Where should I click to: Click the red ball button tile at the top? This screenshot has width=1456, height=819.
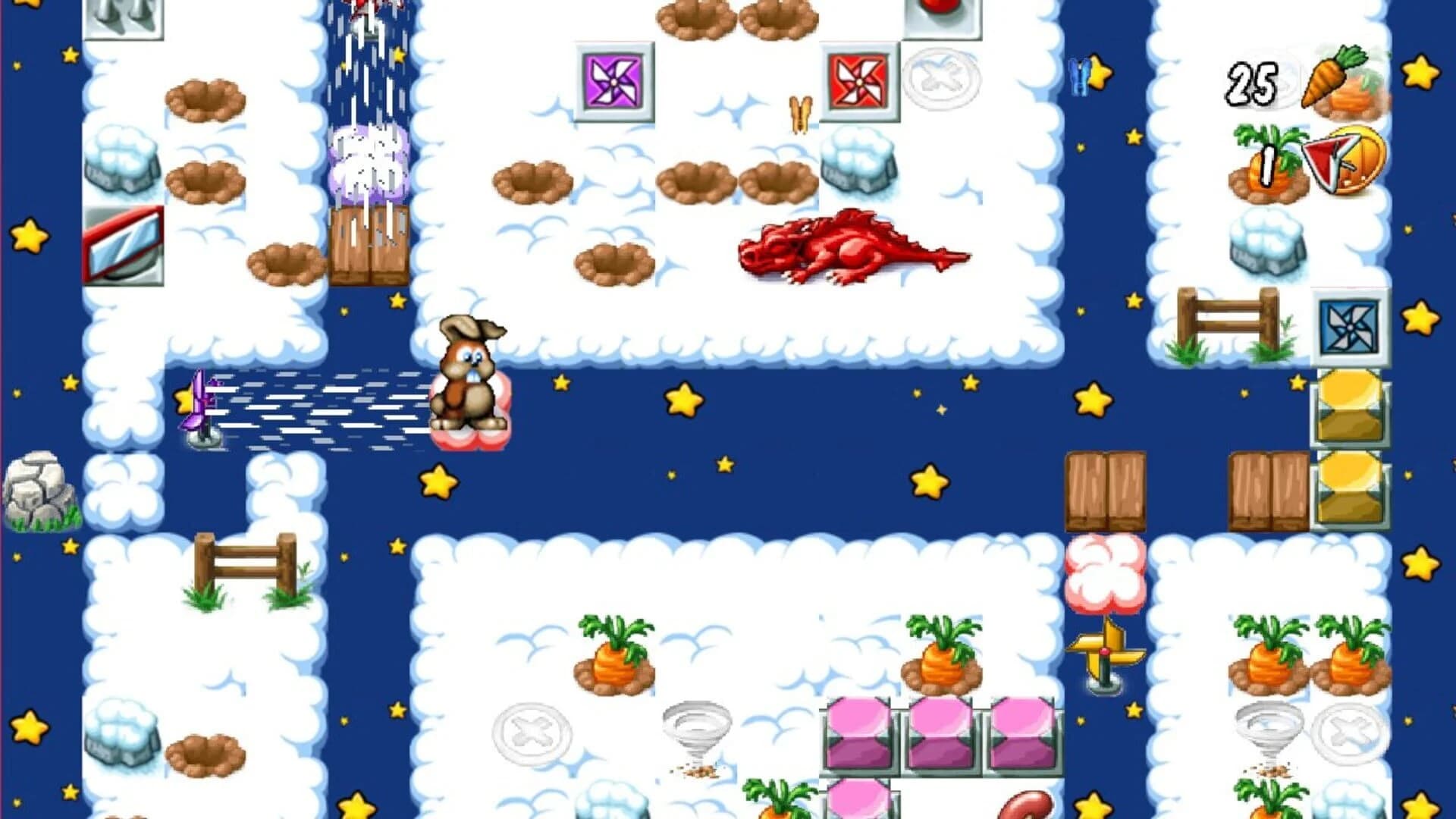pos(942,15)
